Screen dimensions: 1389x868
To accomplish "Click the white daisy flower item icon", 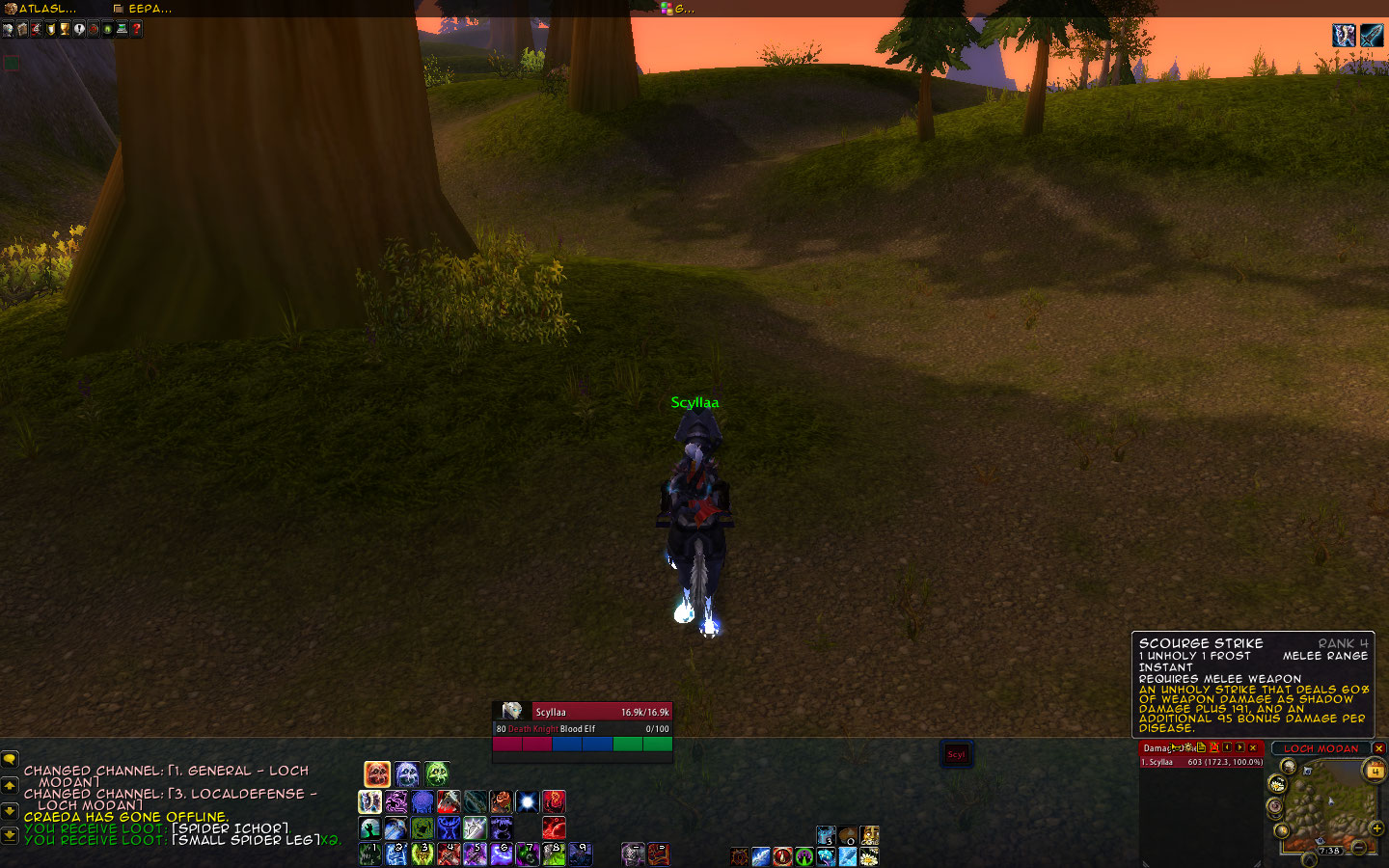I will coord(868,855).
